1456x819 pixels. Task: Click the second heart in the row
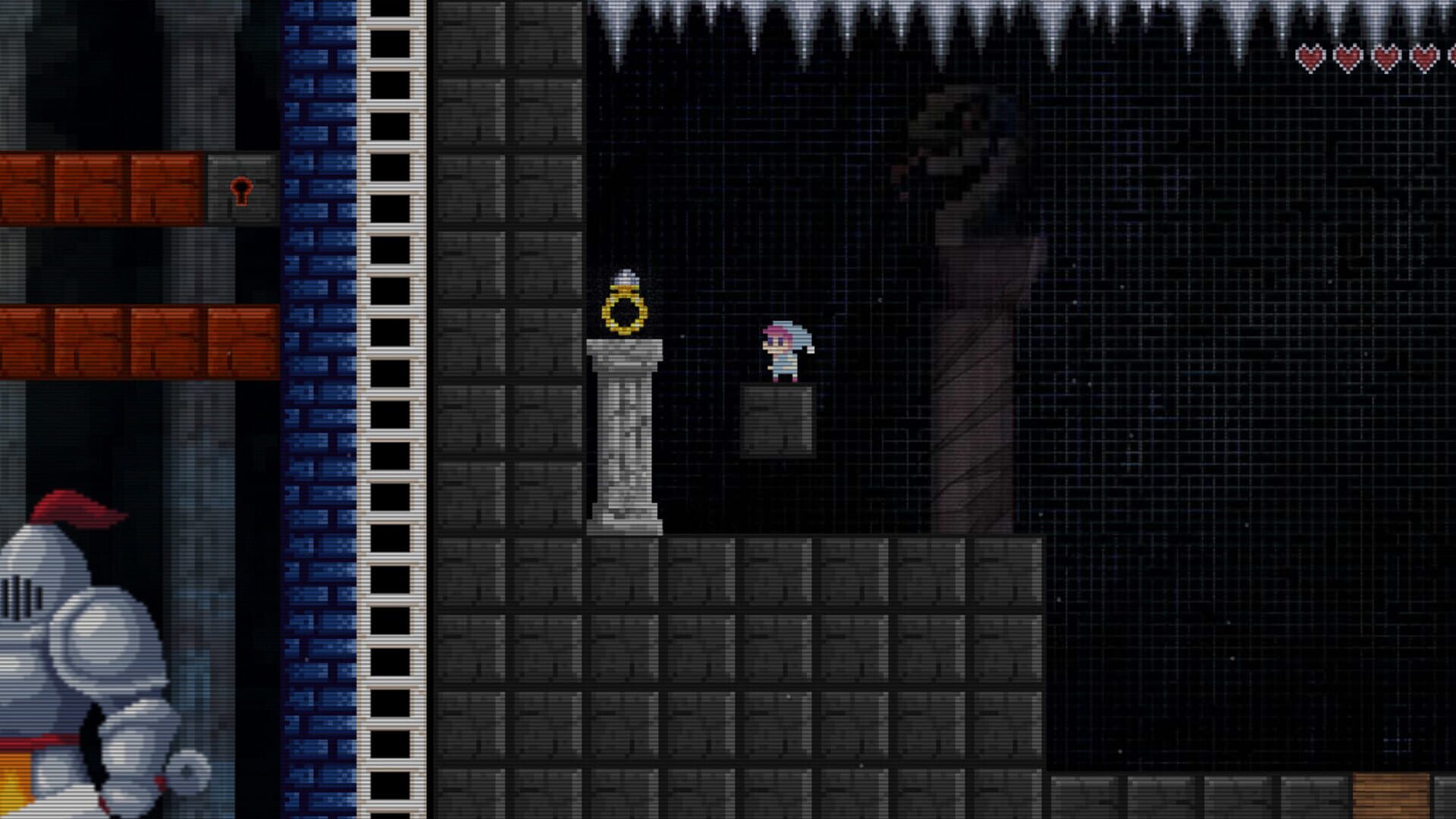[1348, 56]
